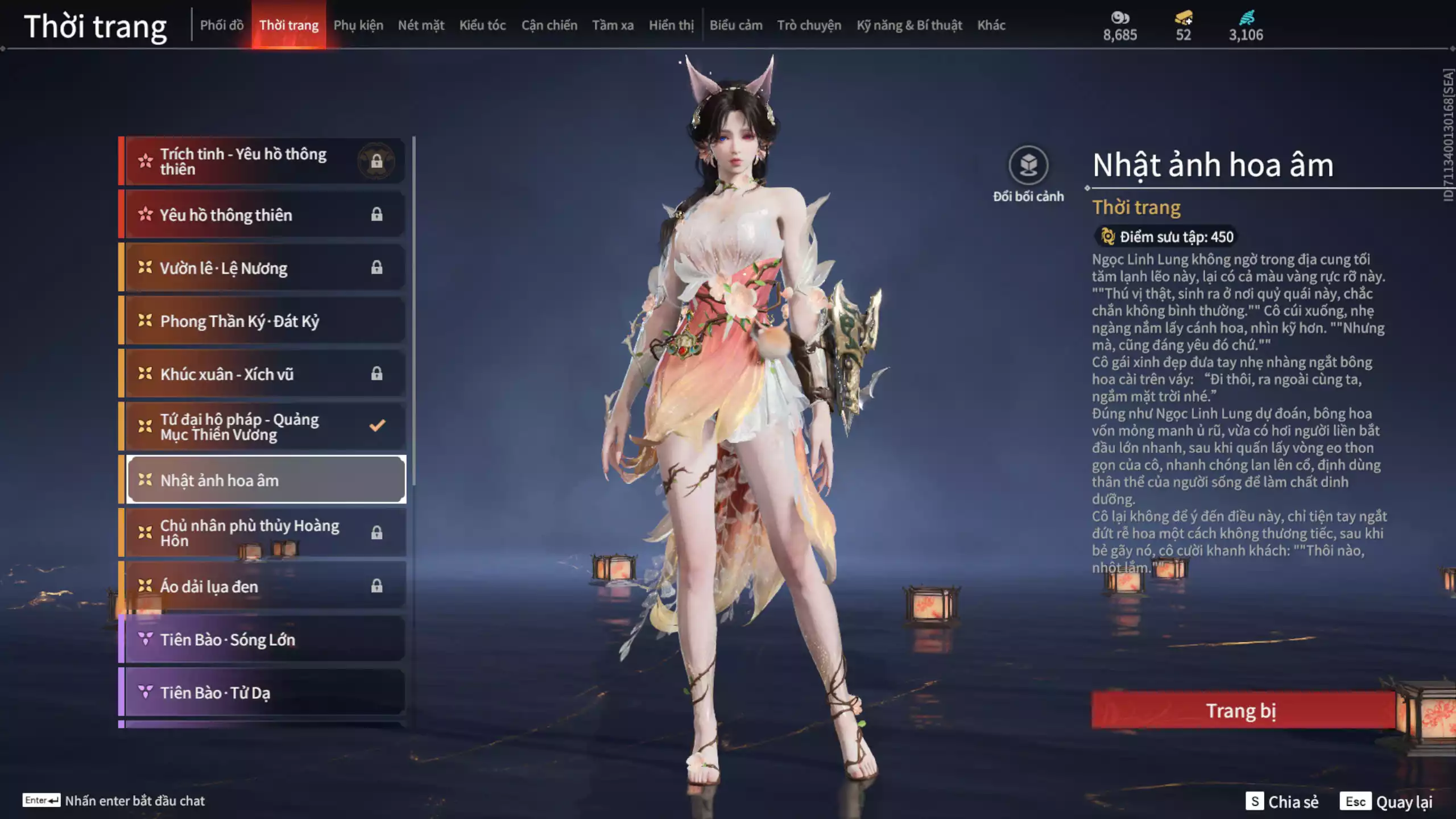Select the Nét mặt tab
Screen dimensions: 1456x819
point(421,26)
